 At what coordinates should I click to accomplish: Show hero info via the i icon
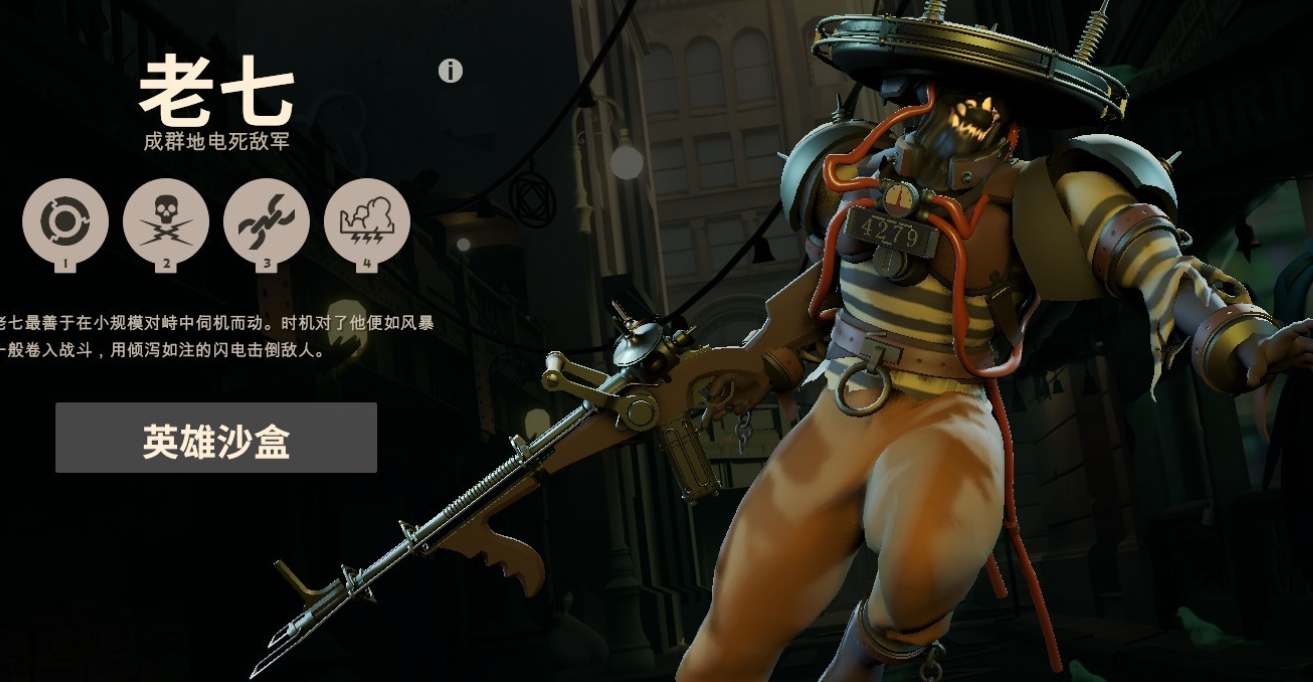click(450, 71)
